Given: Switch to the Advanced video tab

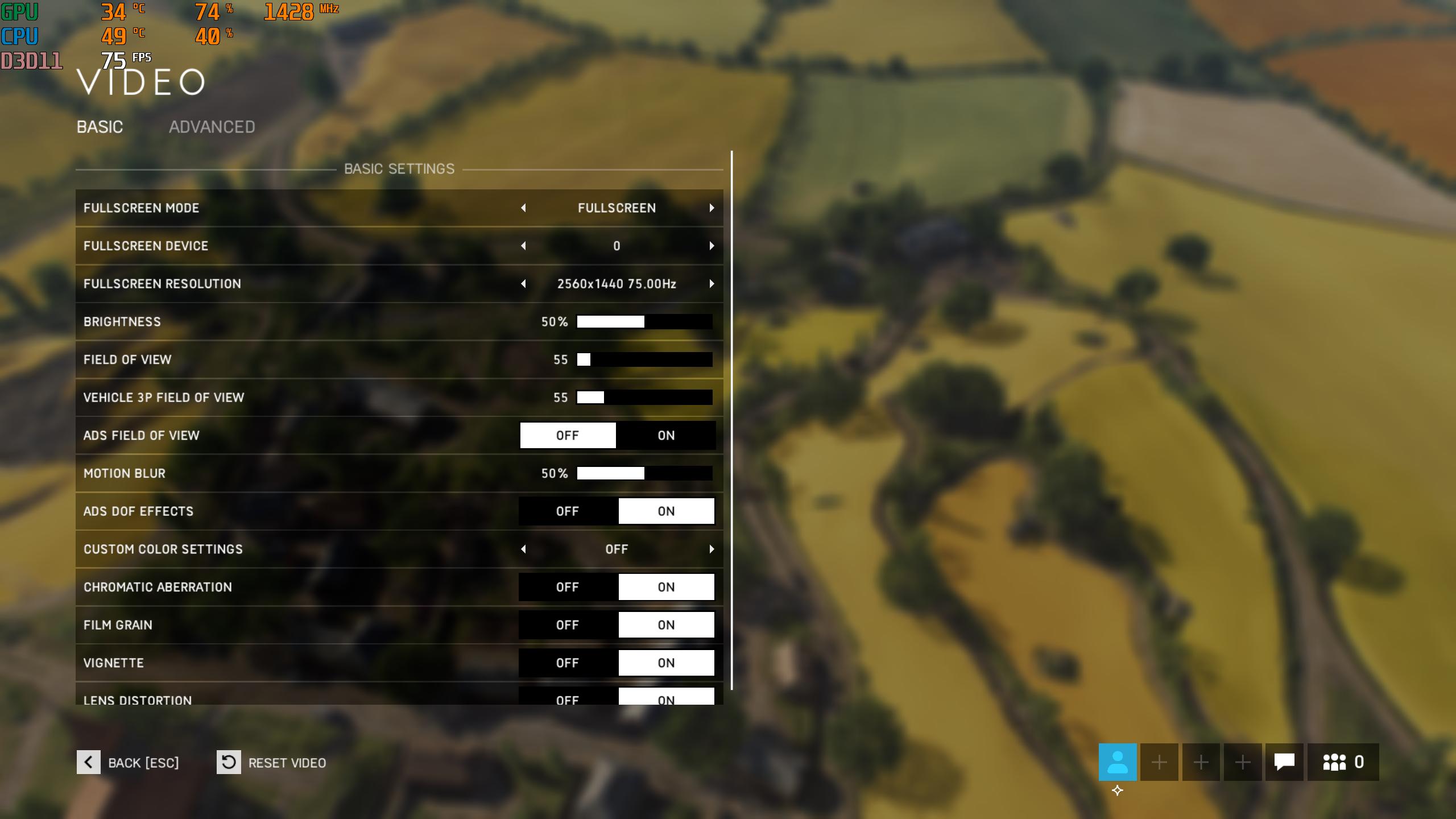Looking at the screenshot, I should click(x=212, y=127).
